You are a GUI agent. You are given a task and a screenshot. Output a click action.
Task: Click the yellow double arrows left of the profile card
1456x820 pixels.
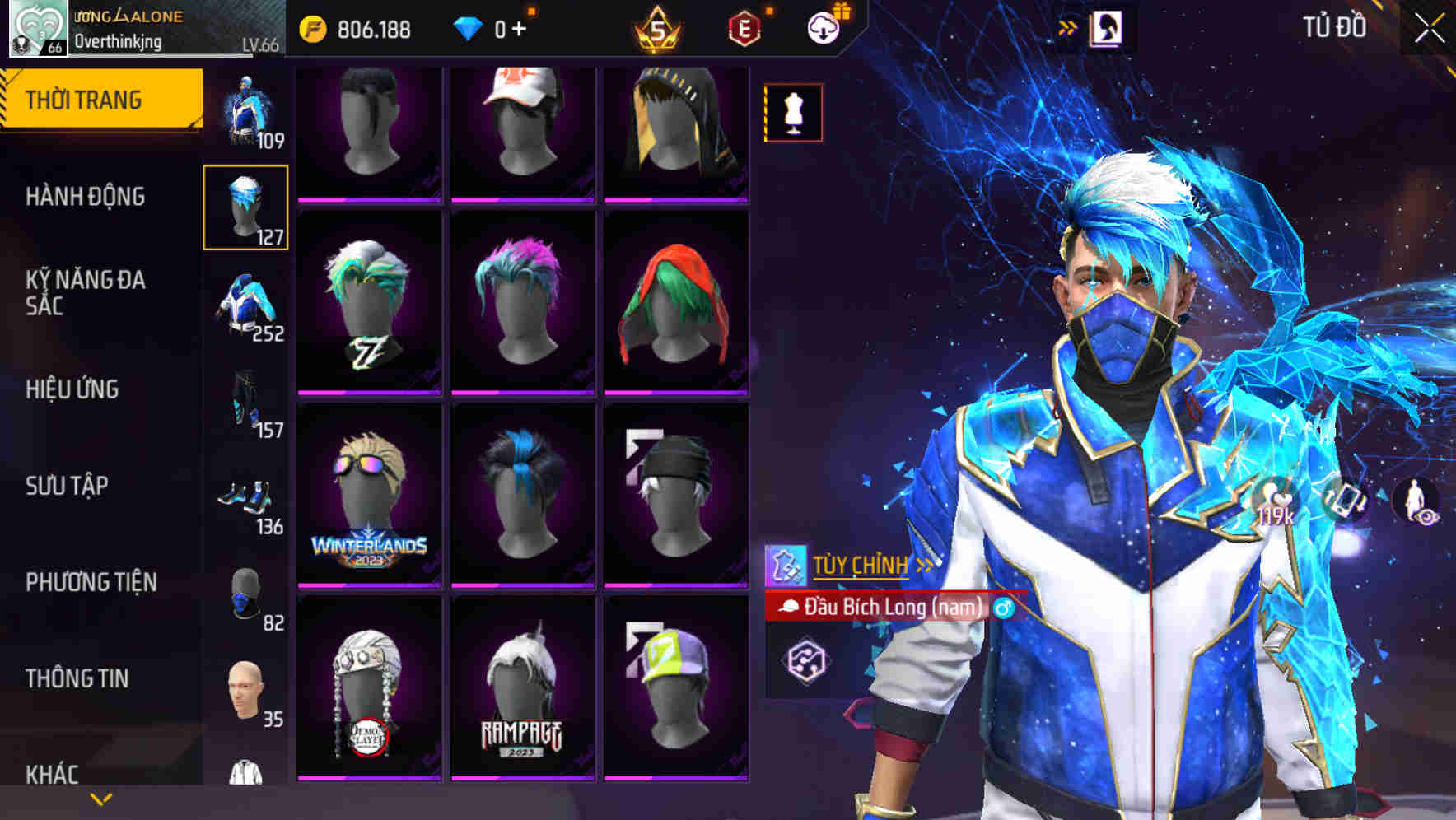point(1068,26)
